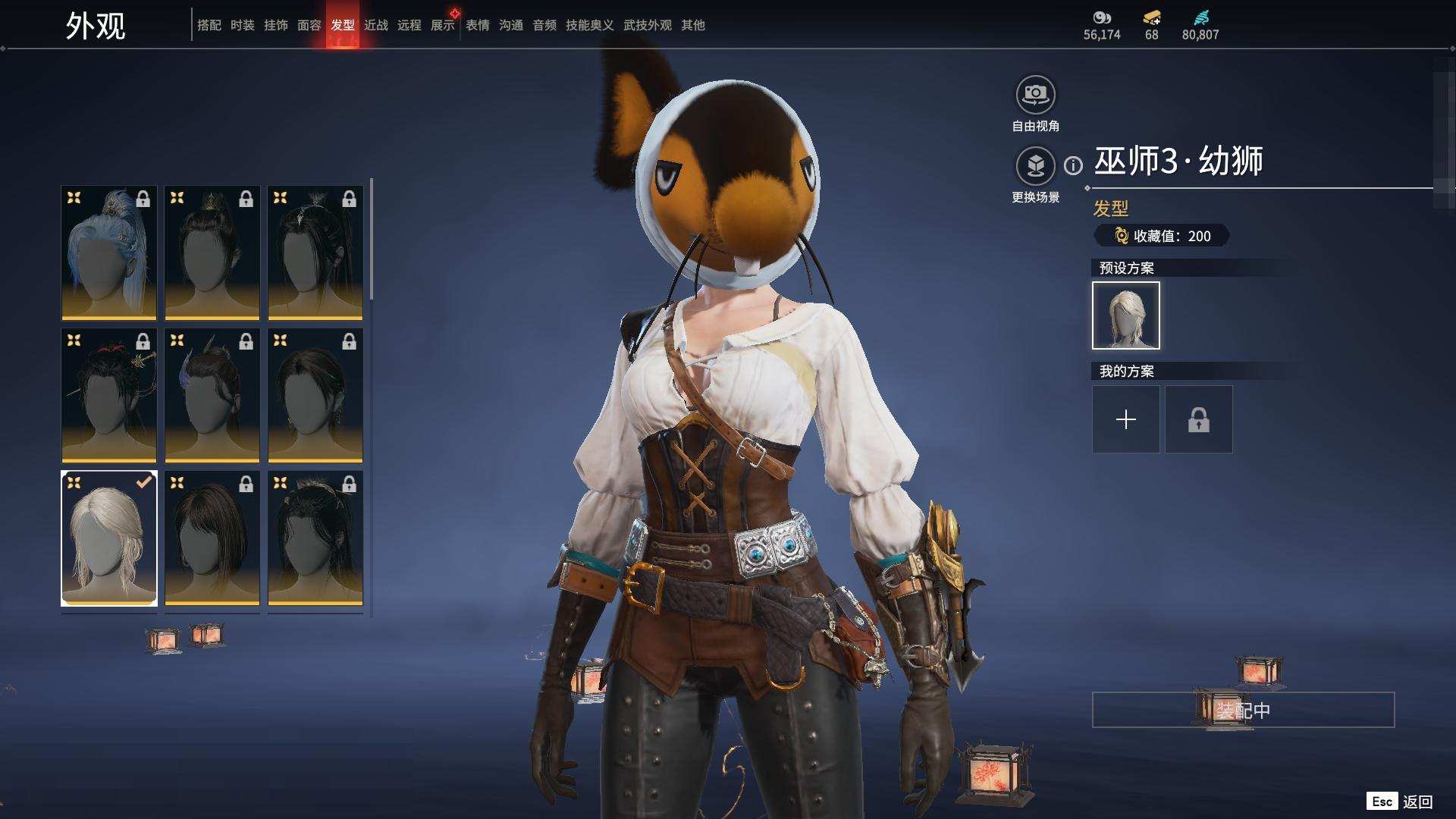
Task: Select the blue ponytail hairstyle thumbnail
Action: [109, 253]
